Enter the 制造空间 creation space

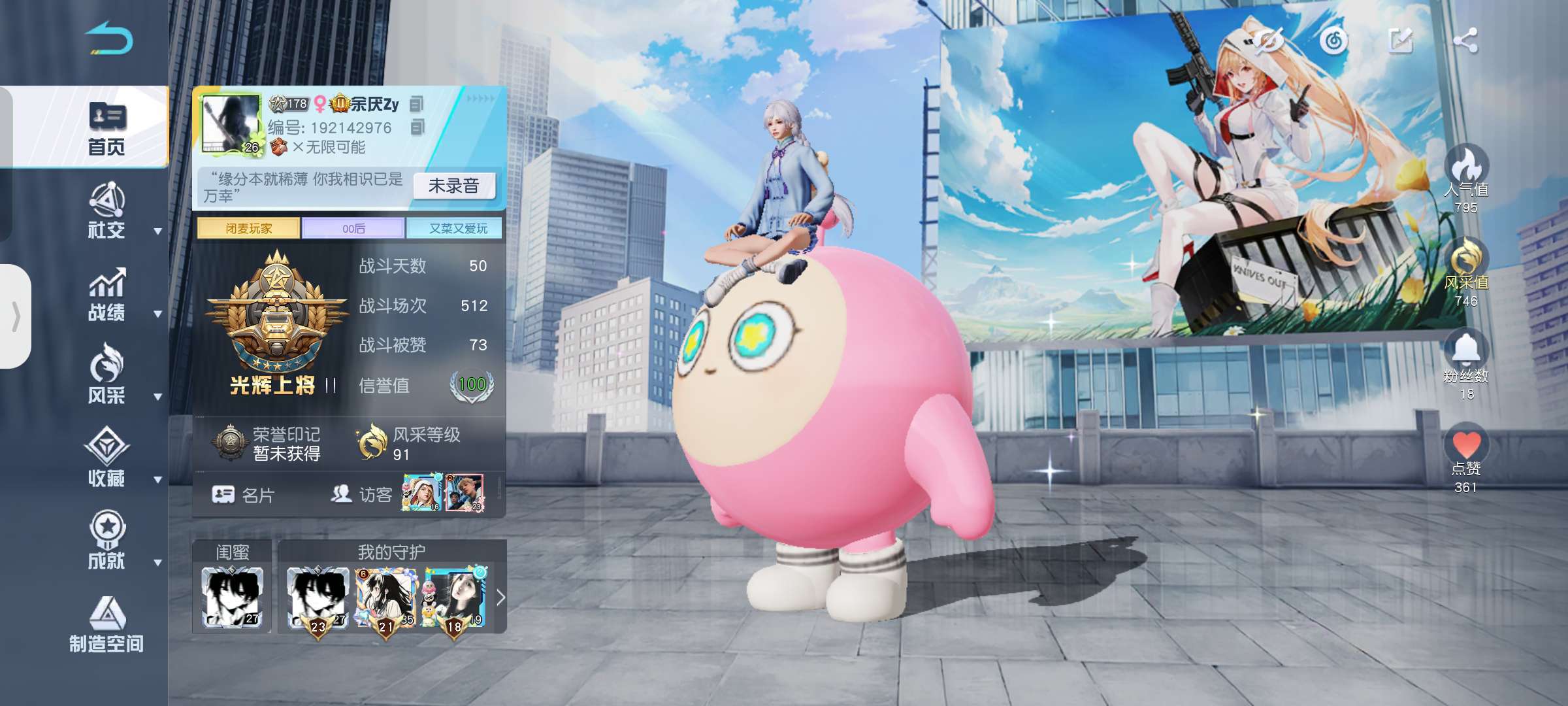tap(106, 626)
